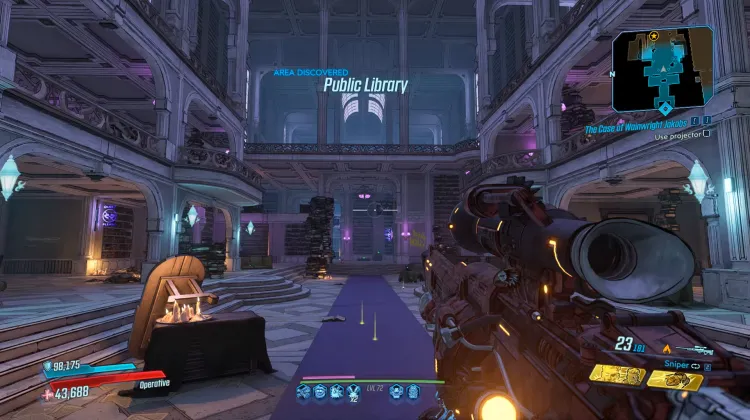Select the gold star marker on minimap
Viewport: 750px width, 420px height.
click(653, 35)
